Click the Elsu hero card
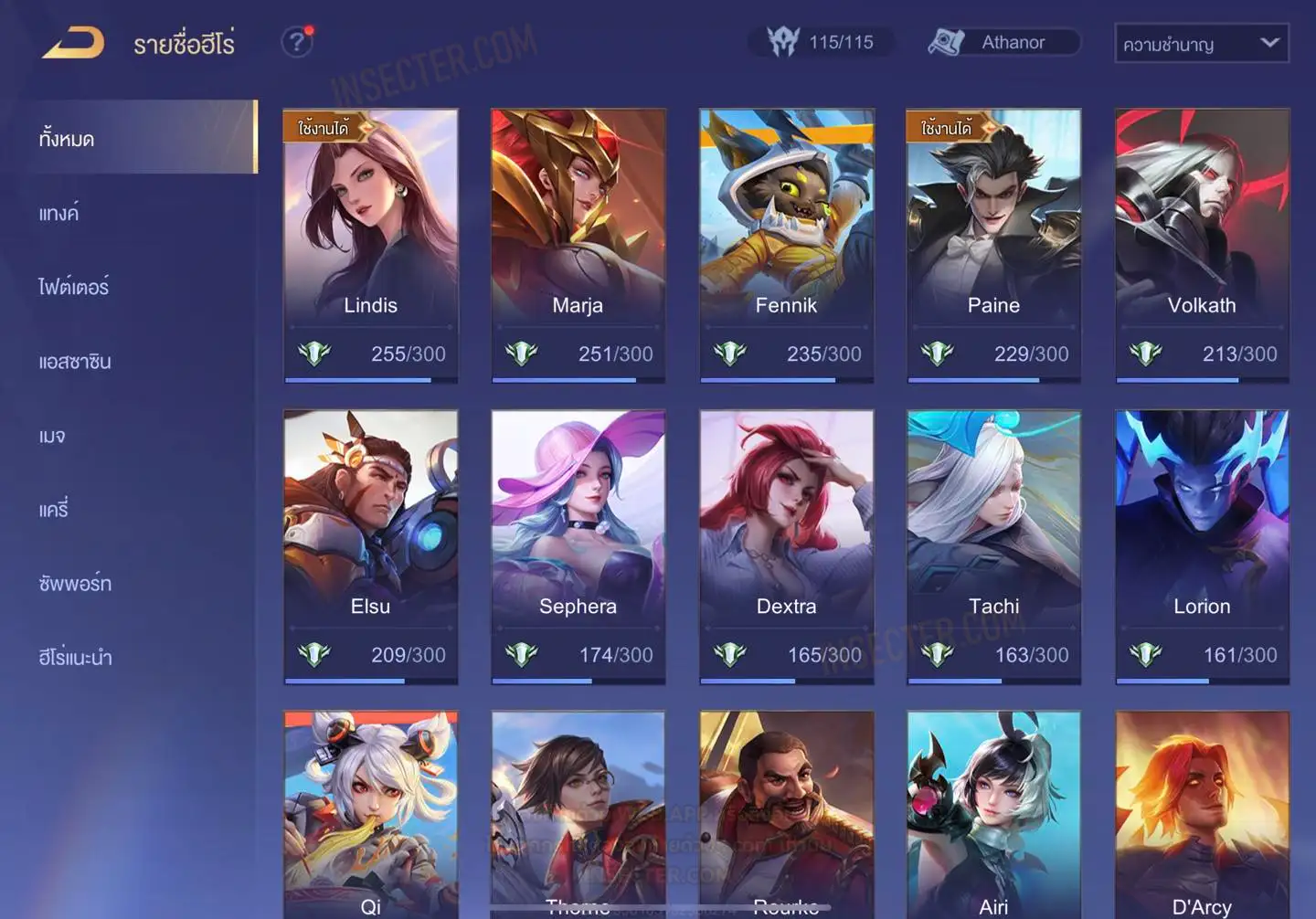Viewport: 1316px width, 919px height. pos(370,546)
